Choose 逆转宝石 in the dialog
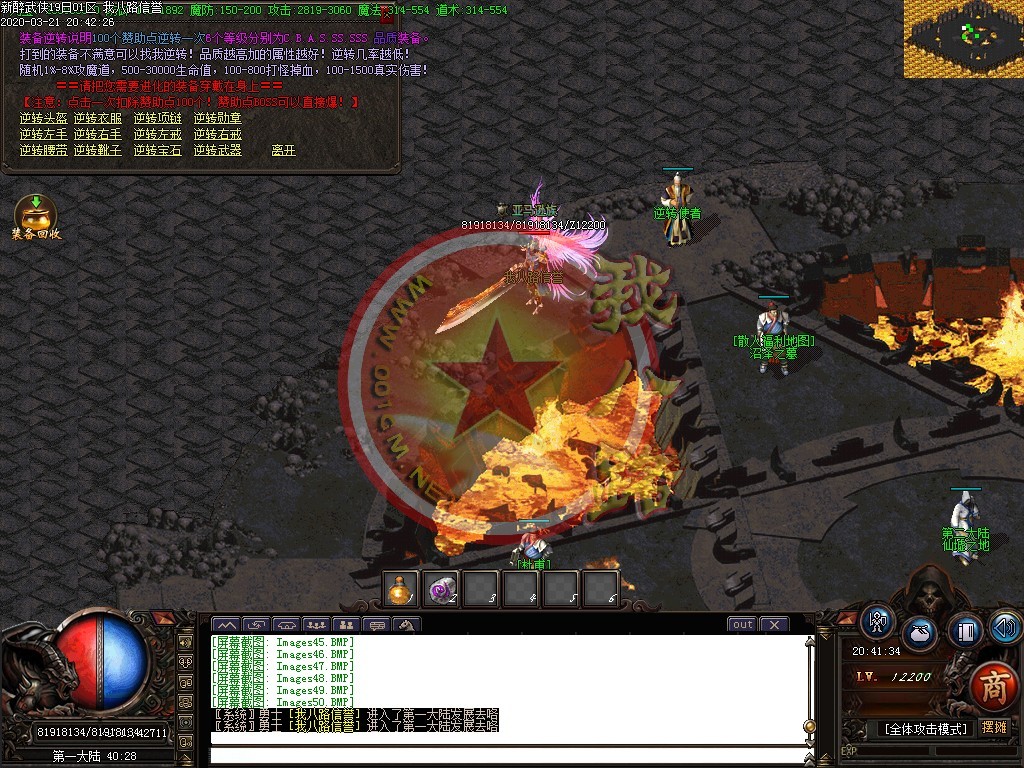This screenshot has height=768, width=1024. pos(158,150)
